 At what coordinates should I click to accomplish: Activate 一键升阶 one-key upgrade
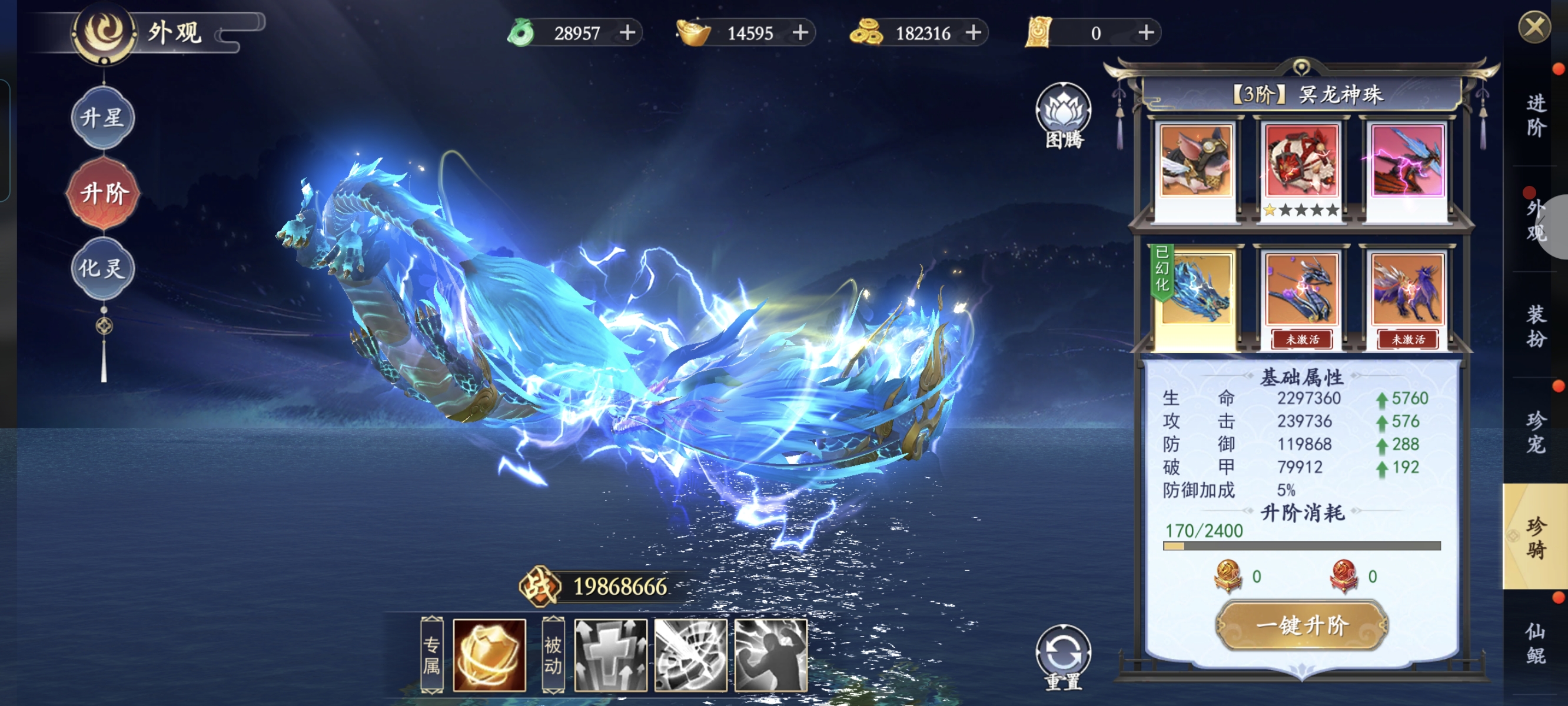coord(1301,625)
